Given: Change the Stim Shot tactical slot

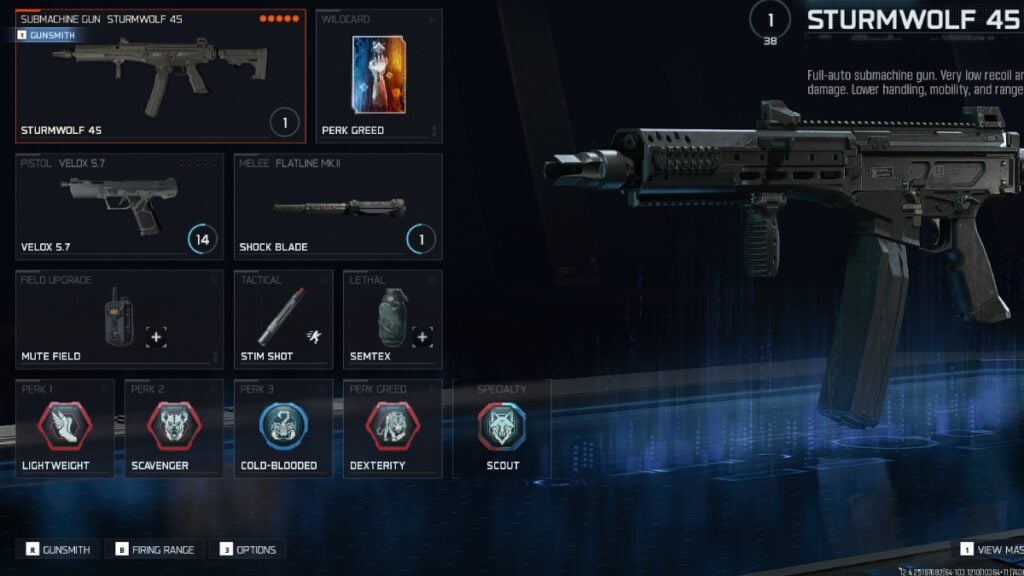Looking at the screenshot, I should [283, 320].
